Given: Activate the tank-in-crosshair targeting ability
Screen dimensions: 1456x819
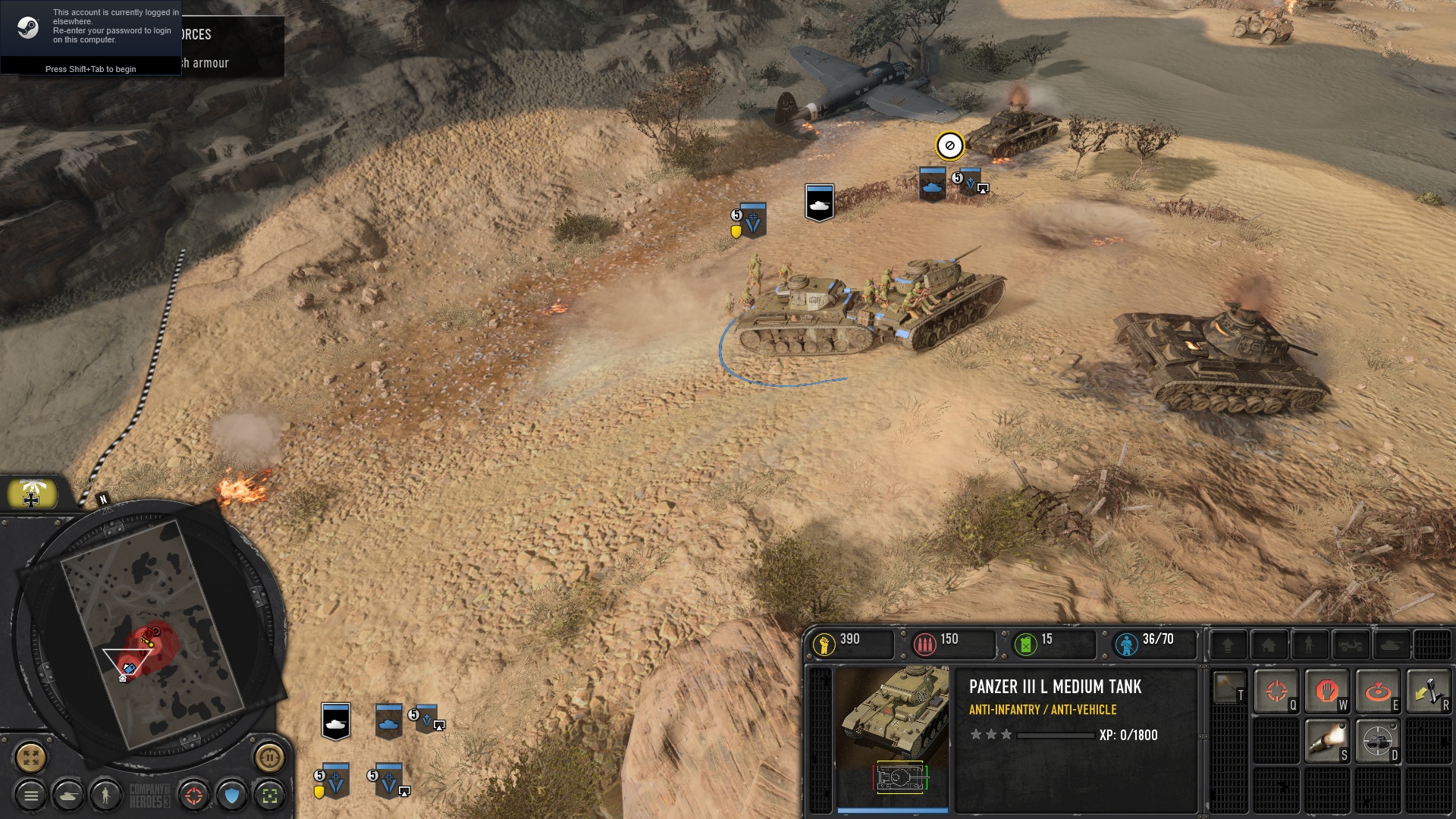Looking at the screenshot, I should tap(1377, 741).
